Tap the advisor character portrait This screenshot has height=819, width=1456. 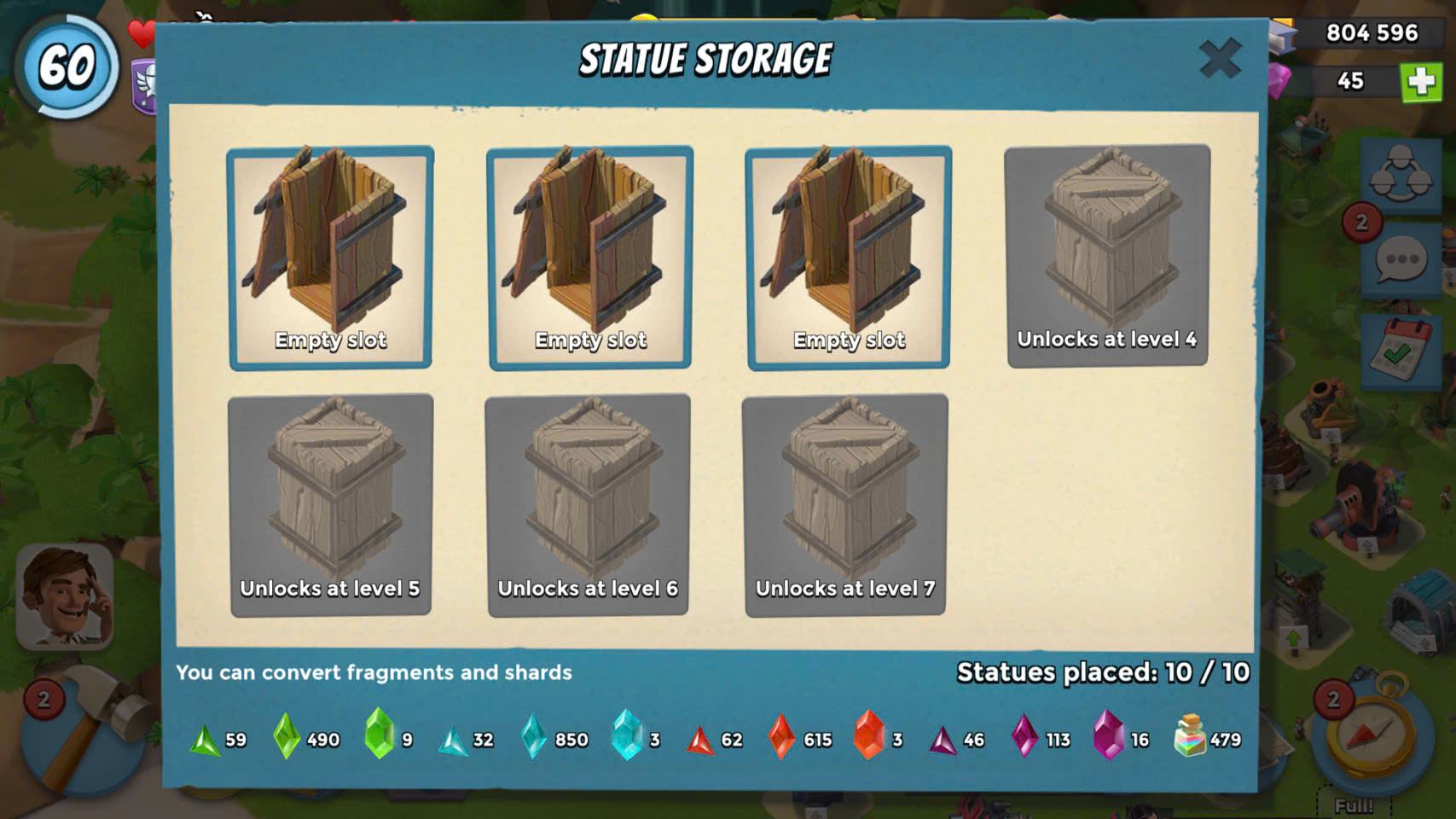pyautogui.click(x=66, y=597)
